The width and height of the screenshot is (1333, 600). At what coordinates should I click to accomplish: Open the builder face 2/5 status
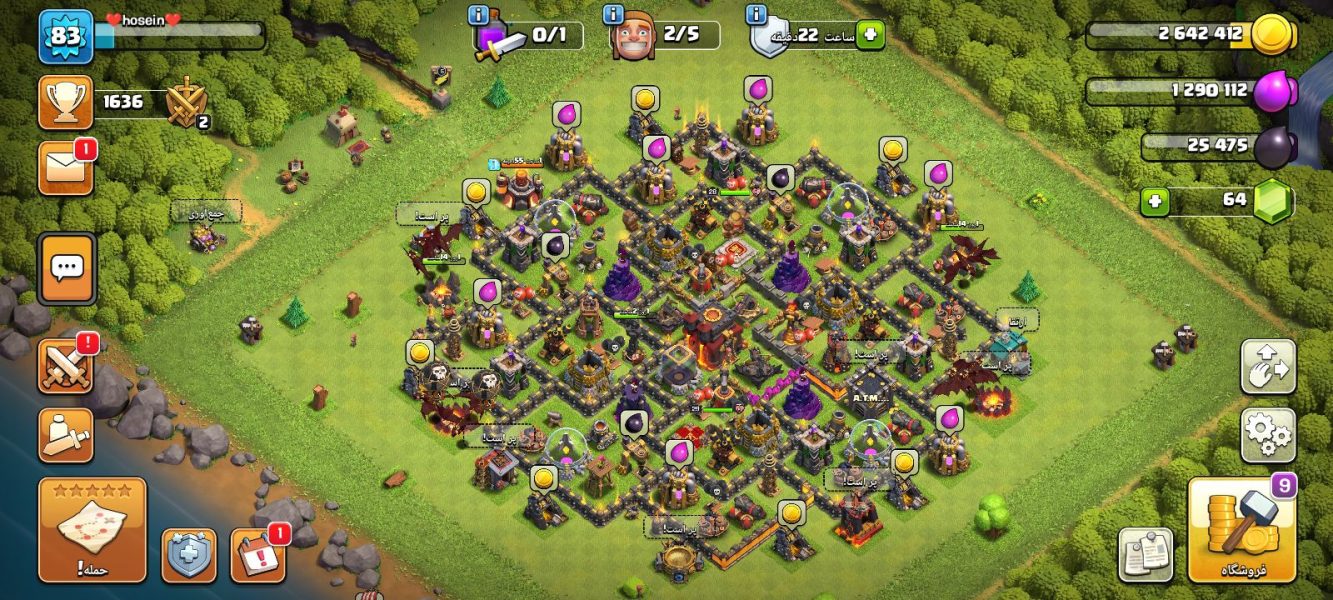click(x=665, y=36)
